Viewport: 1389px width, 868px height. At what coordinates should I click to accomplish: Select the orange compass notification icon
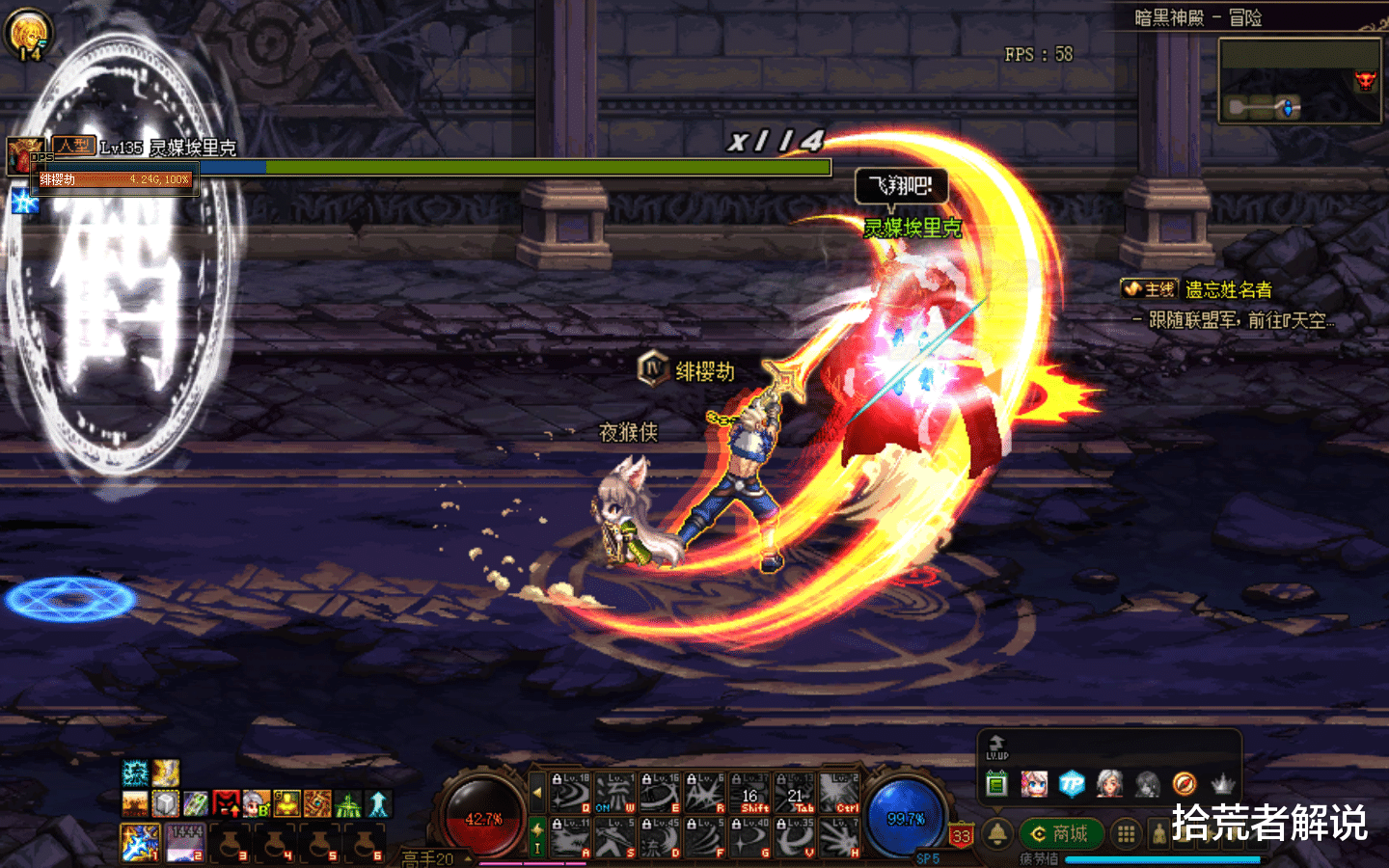[x=1185, y=784]
